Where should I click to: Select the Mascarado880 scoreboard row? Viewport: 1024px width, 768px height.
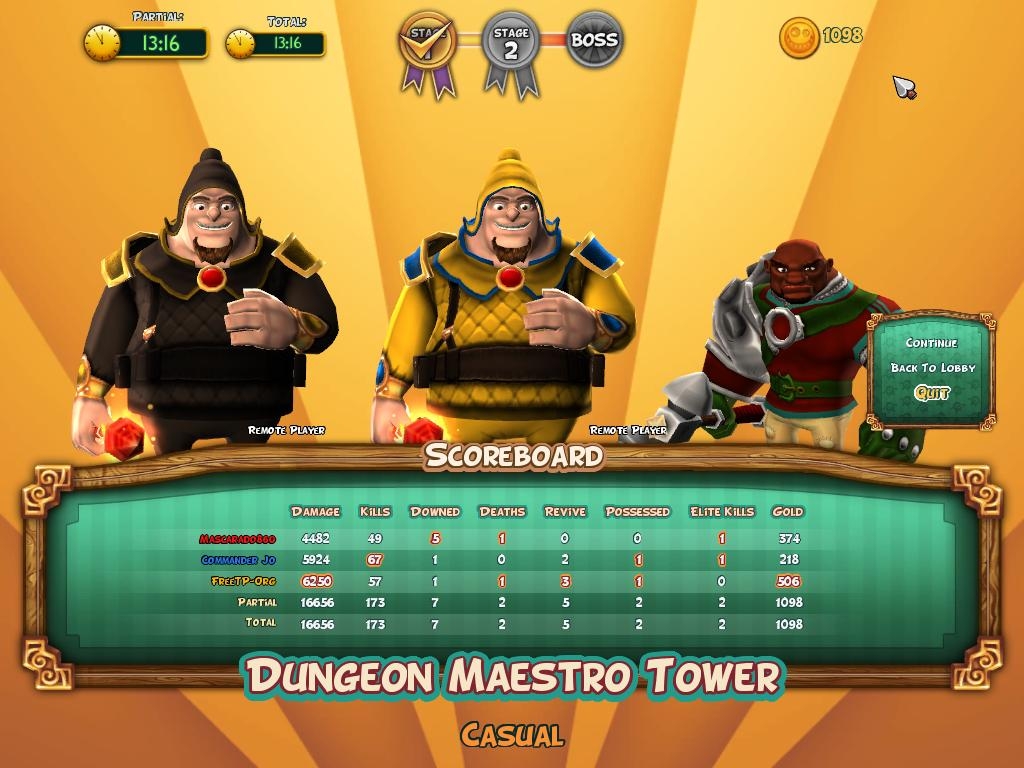click(x=237, y=539)
